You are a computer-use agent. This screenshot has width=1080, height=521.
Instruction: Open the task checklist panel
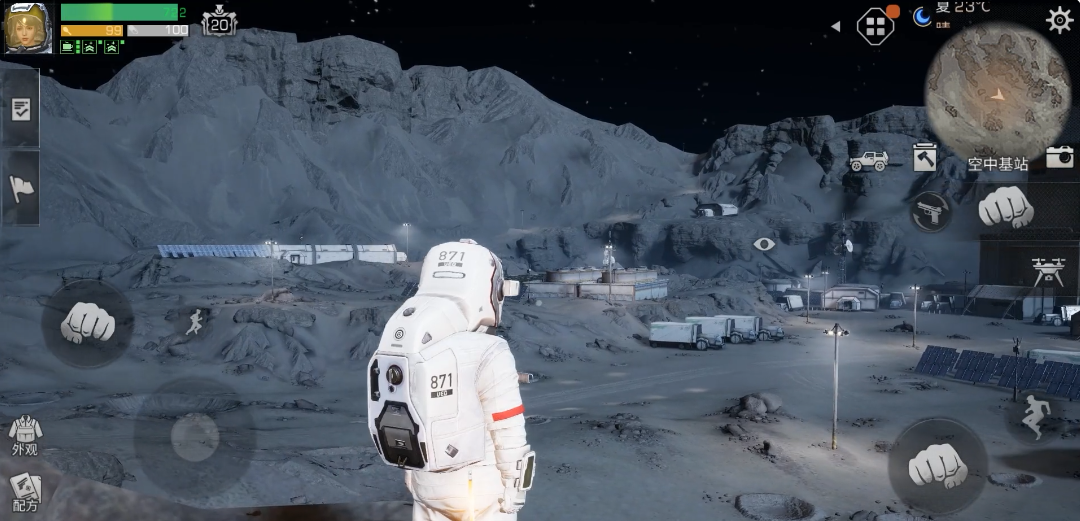20,109
